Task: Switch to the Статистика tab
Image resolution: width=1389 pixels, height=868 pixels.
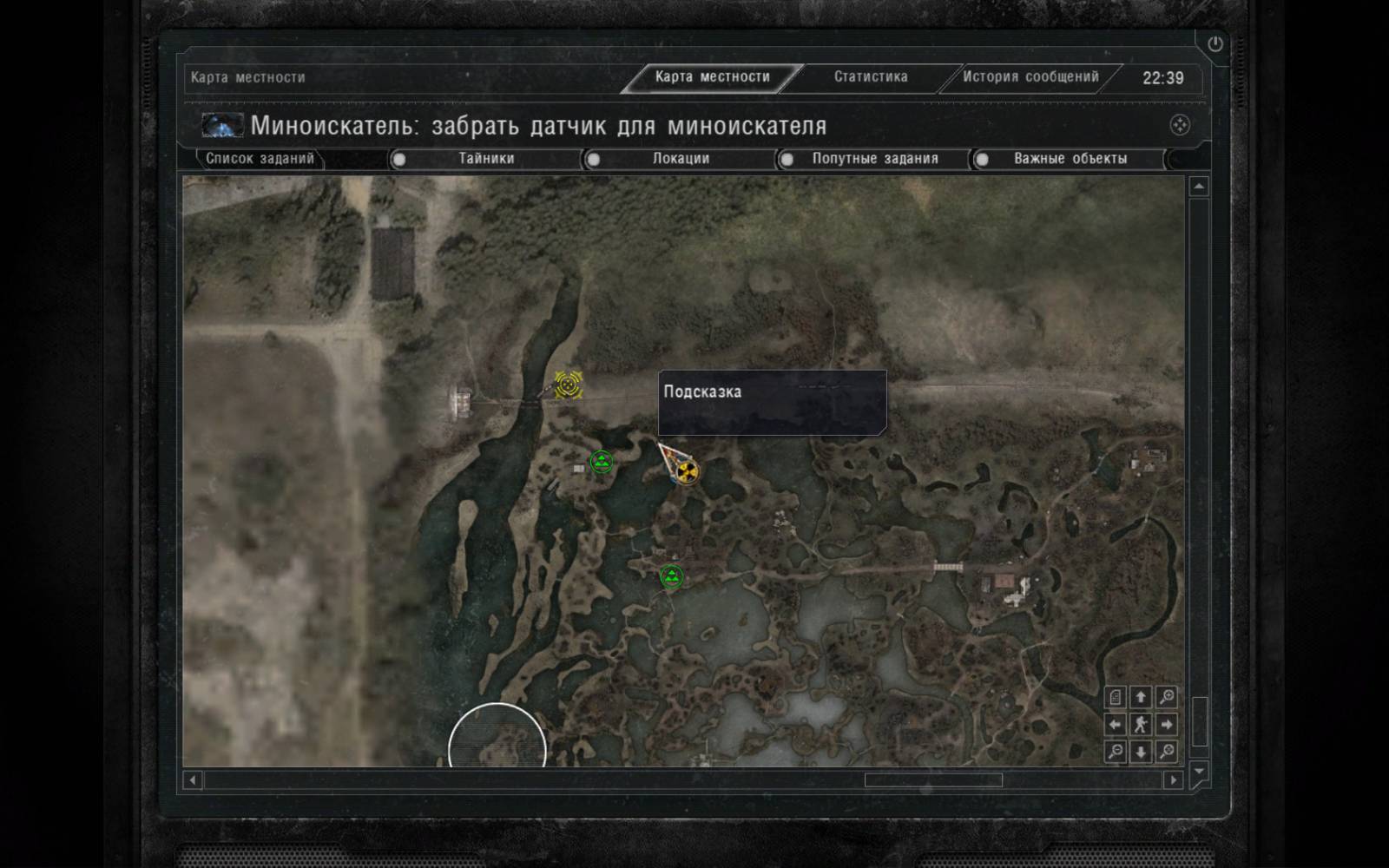Action: (x=871, y=77)
